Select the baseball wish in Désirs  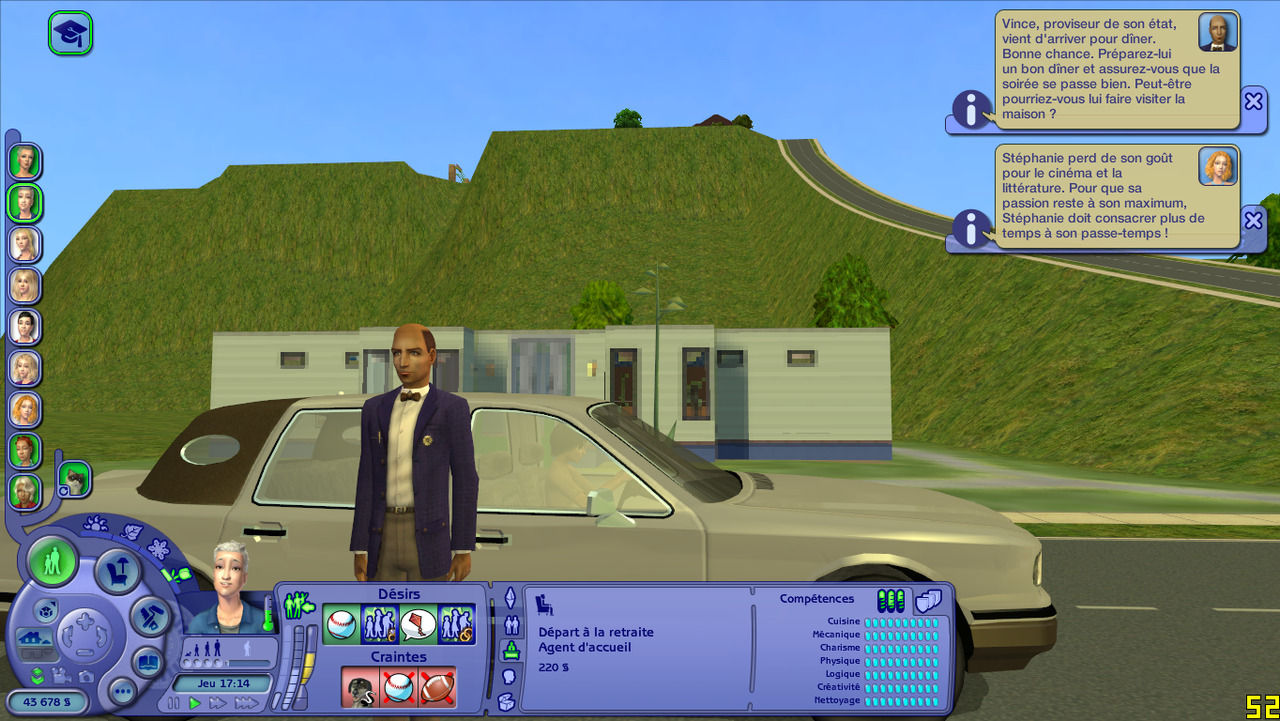341,625
